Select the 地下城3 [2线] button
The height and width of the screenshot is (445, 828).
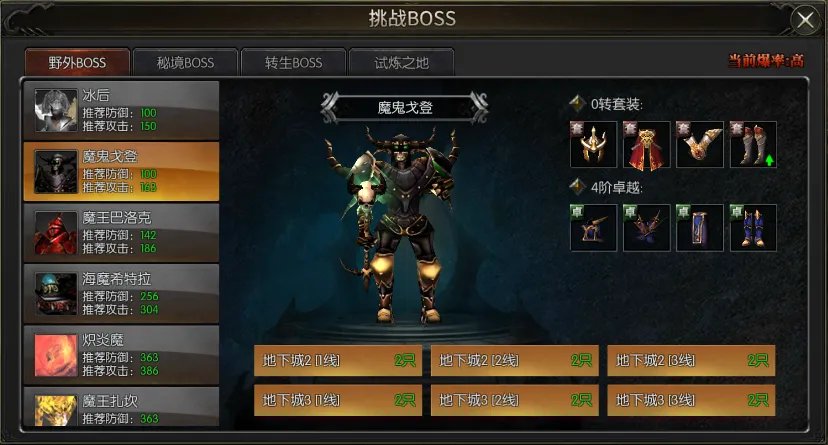(x=514, y=400)
